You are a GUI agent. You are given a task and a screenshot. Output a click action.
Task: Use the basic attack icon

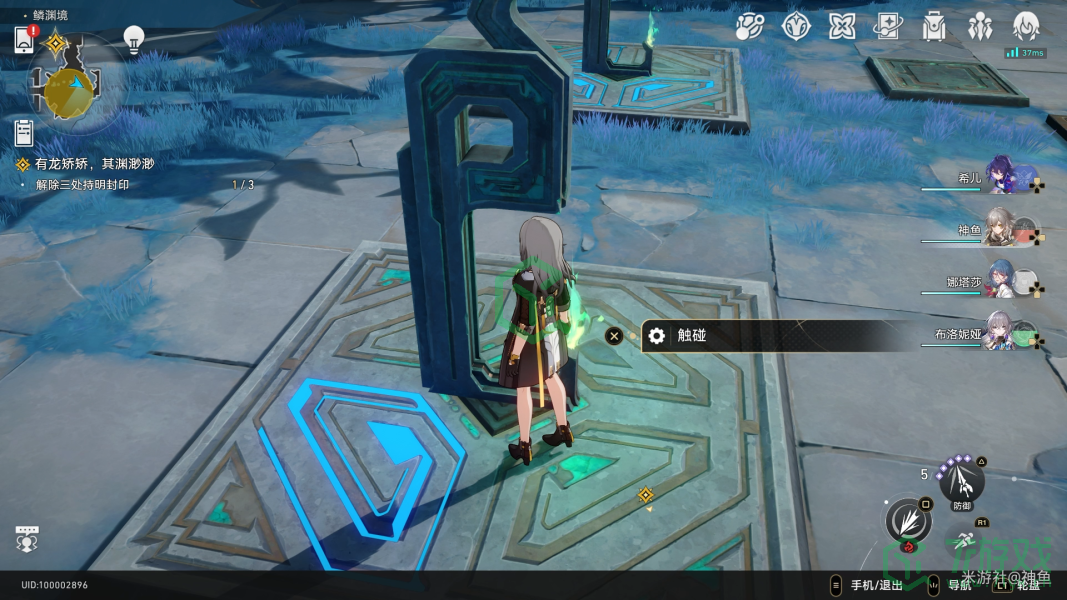click(907, 521)
